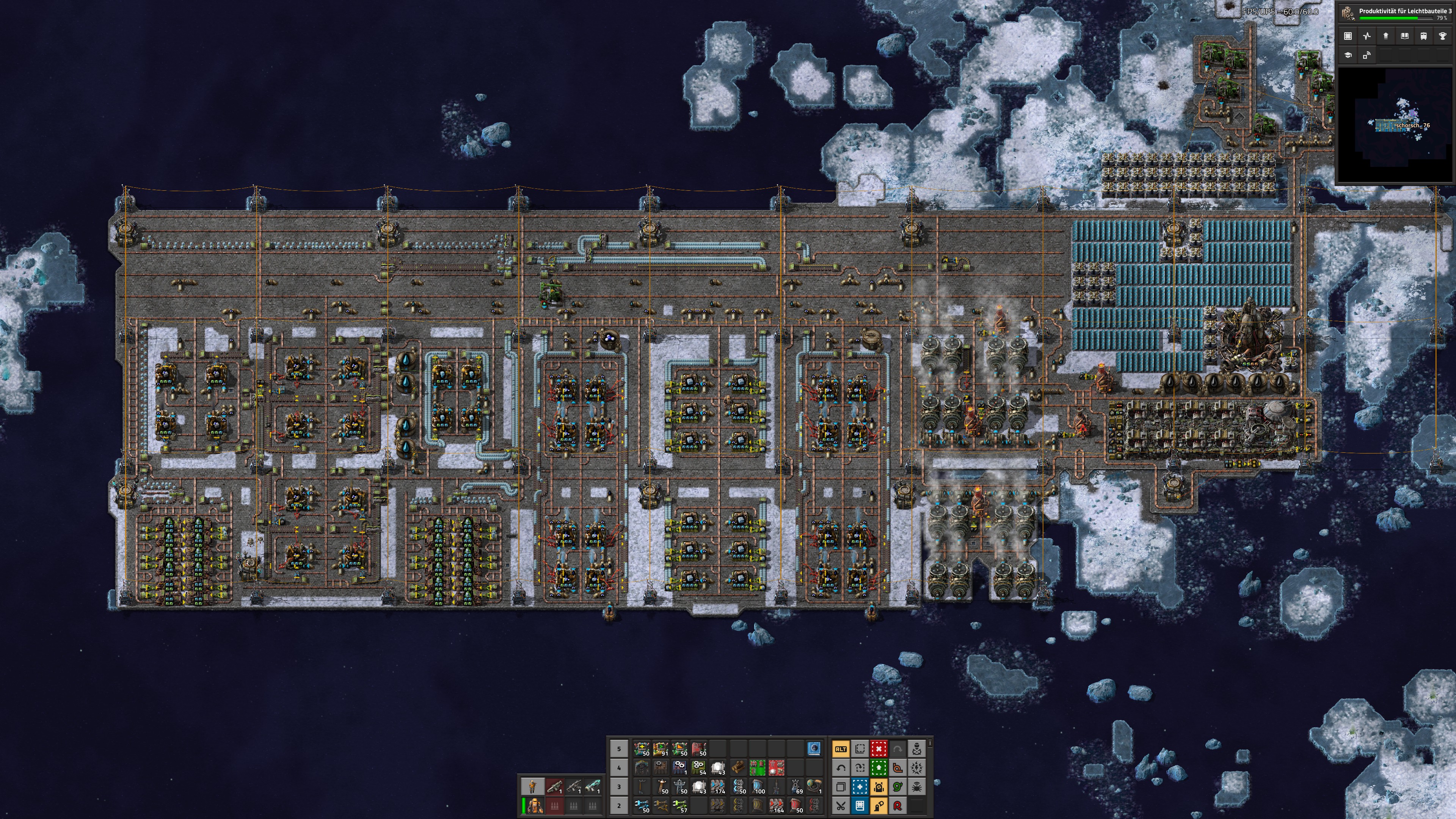This screenshot has width=1456, height=819.
Task: Toggle the ALT info mode button
Action: [x=841, y=749]
